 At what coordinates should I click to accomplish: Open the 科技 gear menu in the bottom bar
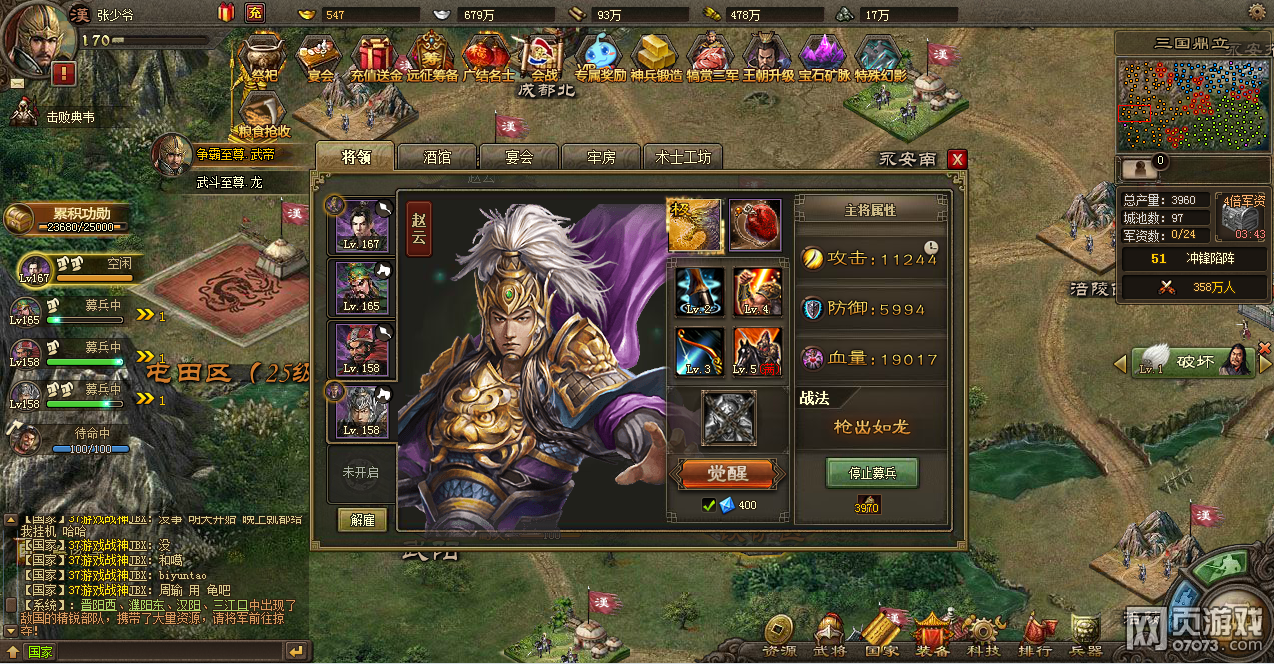(x=983, y=634)
